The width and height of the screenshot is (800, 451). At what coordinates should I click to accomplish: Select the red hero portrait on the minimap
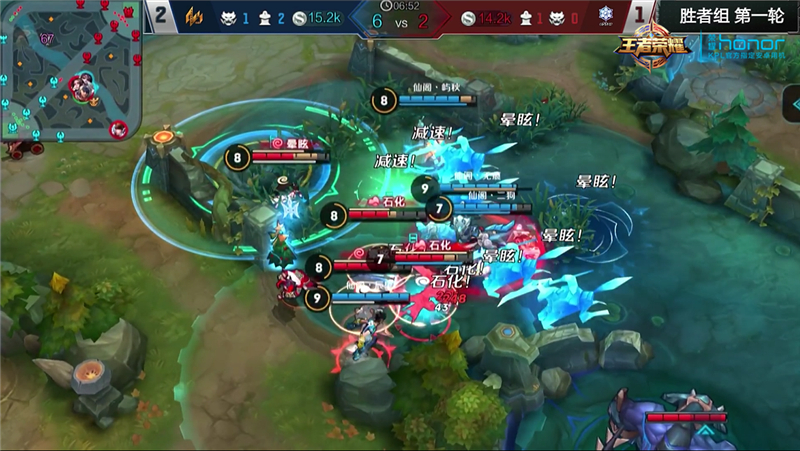(118, 129)
